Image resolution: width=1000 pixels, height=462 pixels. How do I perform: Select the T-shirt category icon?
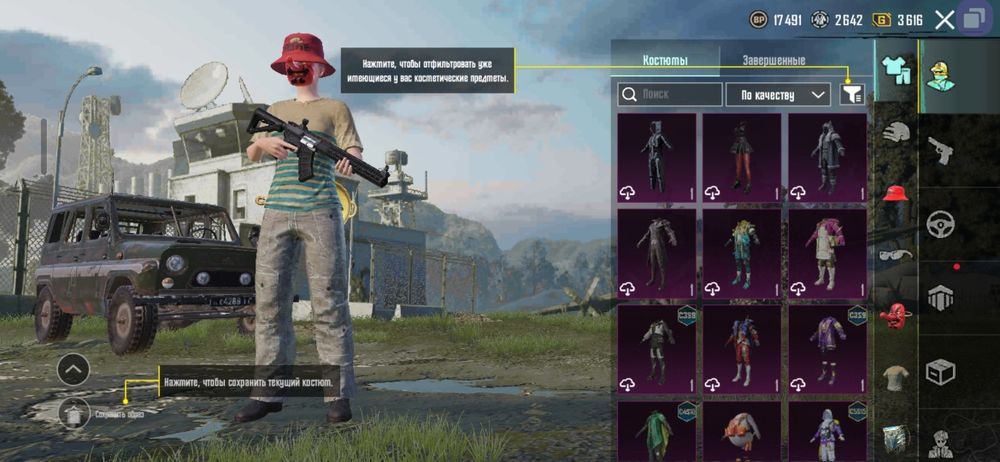point(896,377)
